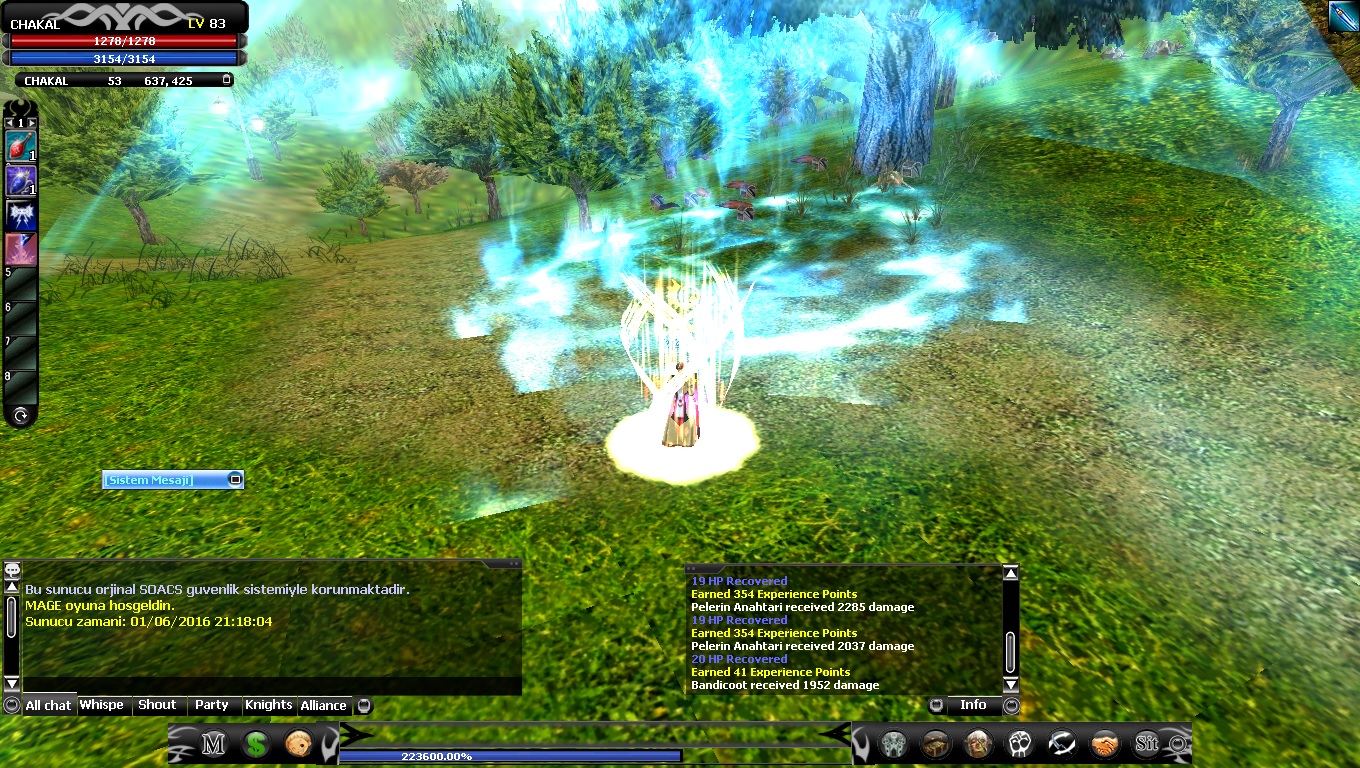Rotate the skill bar with the circular arrow

[20, 415]
